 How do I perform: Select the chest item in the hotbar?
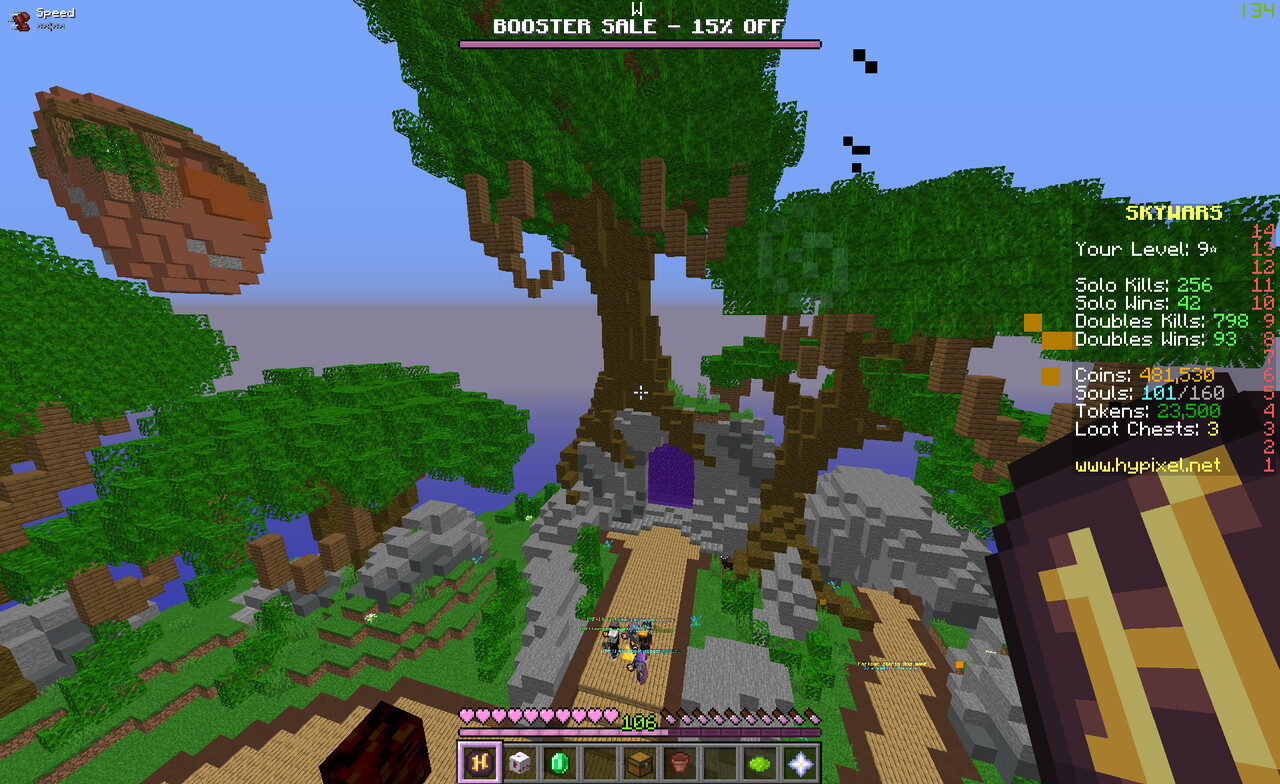tap(639, 762)
